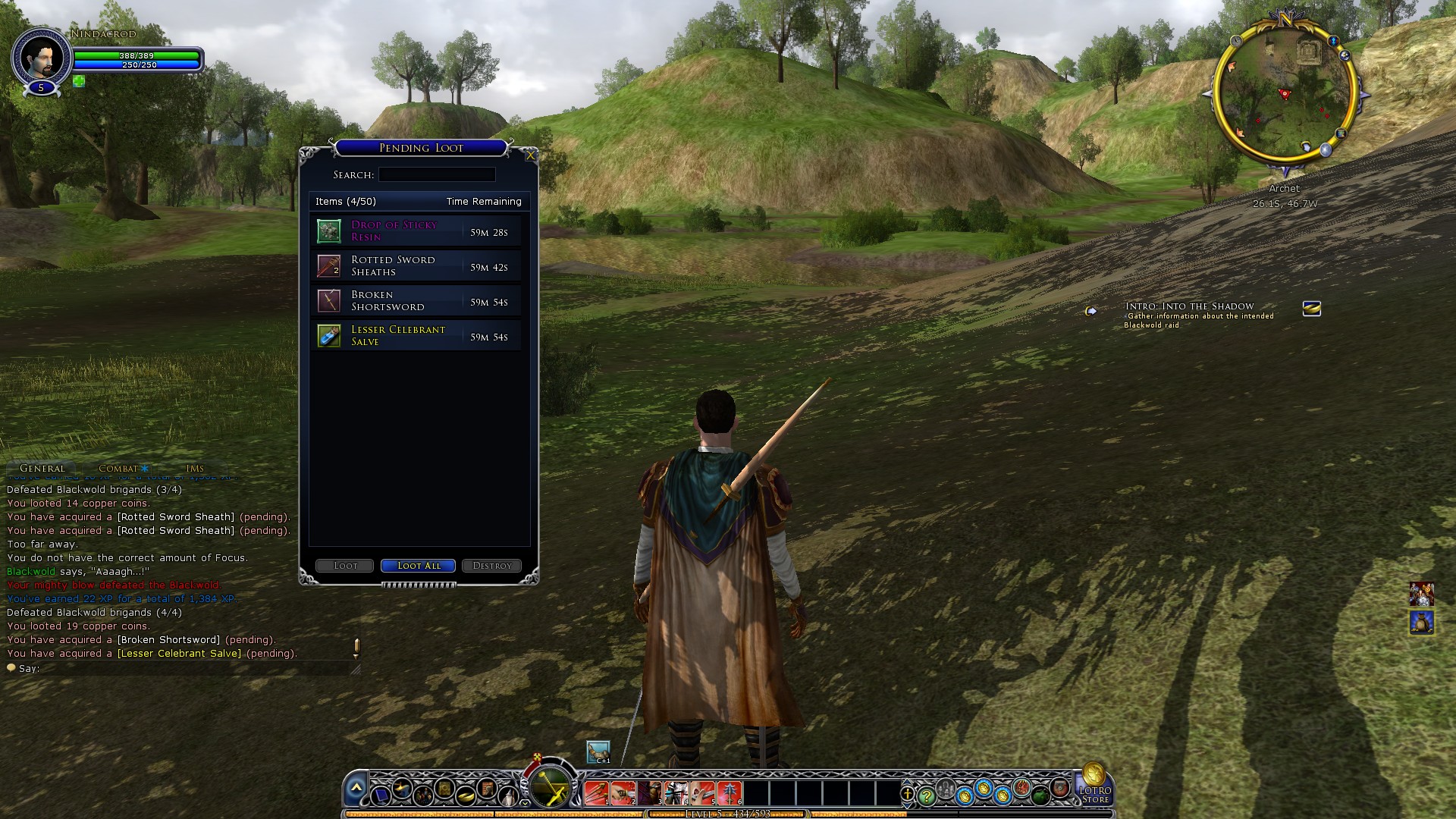
Task: Use the red spiked tree skill in slot six
Action: tap(730, 793)
